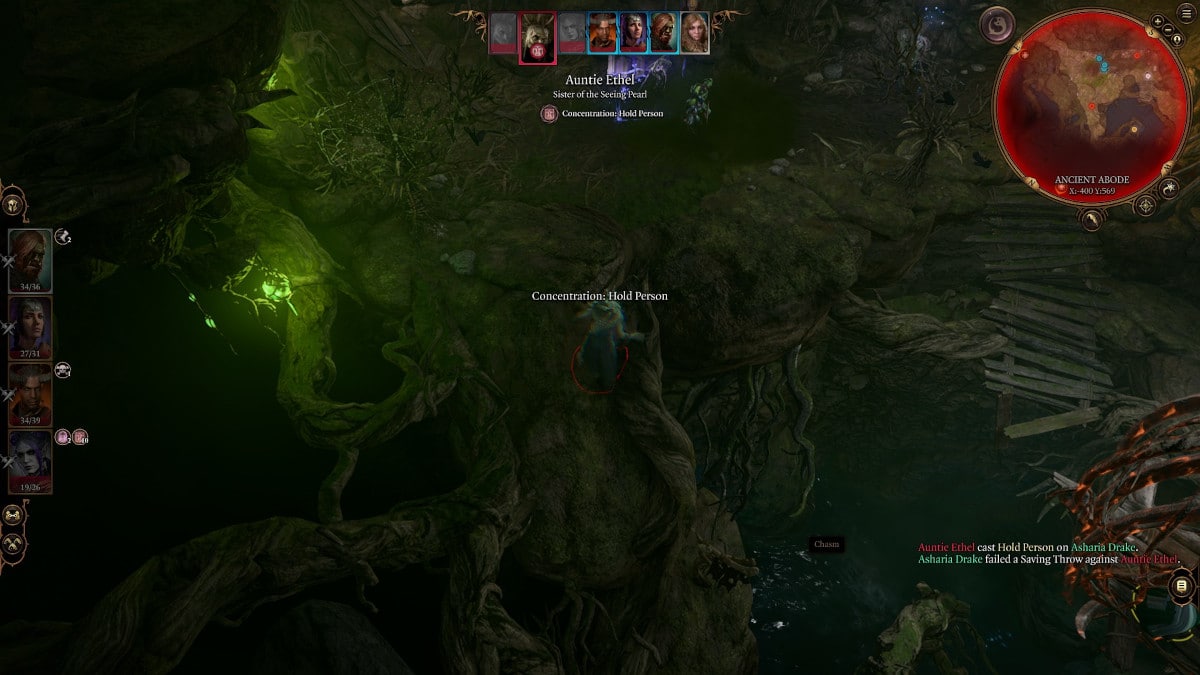Click the Concentration: Hold Person status icon
1200x675 pixels.
(548, 114)
